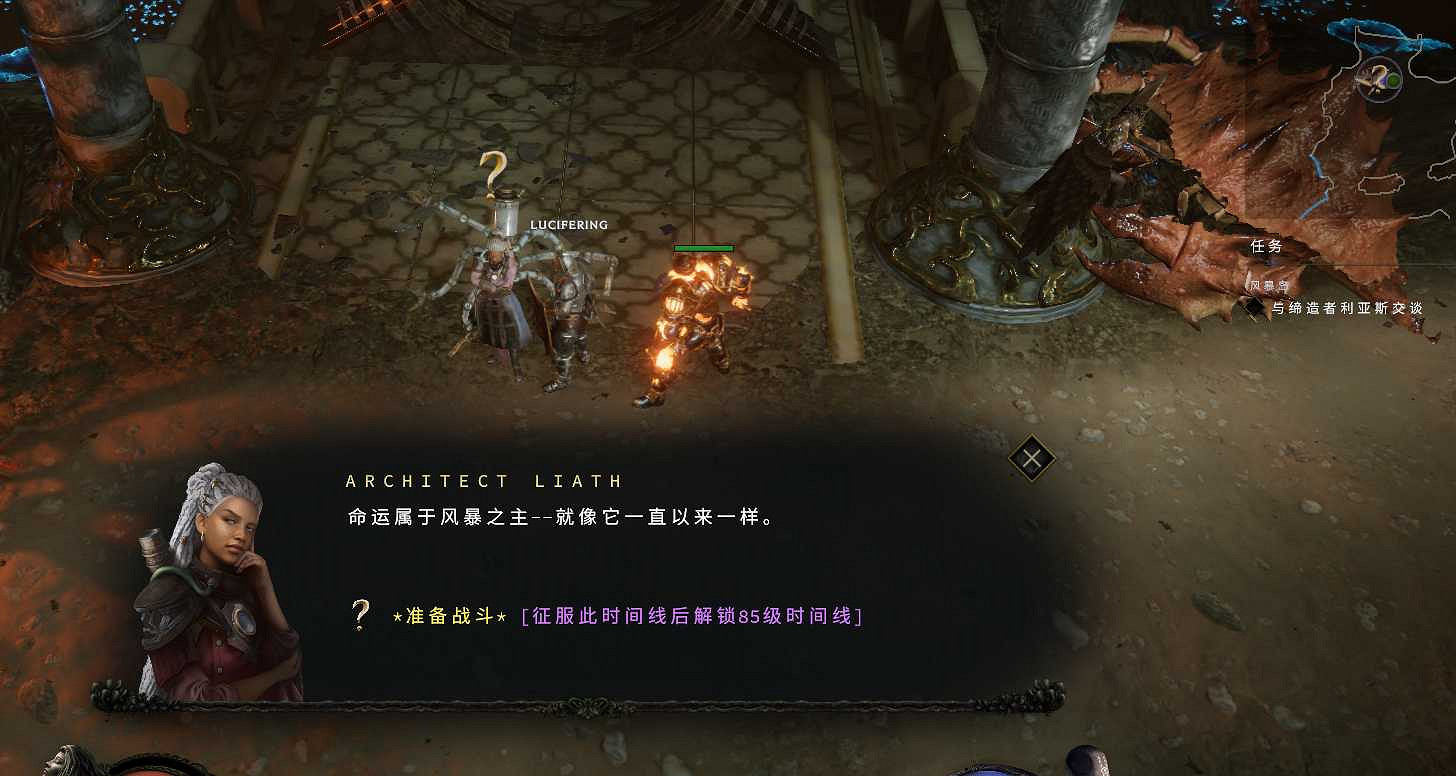The height and width of the screenshot is (776, 1456).
Task: Click the enemy's green health bar
Action: click(x=703, y=247)
